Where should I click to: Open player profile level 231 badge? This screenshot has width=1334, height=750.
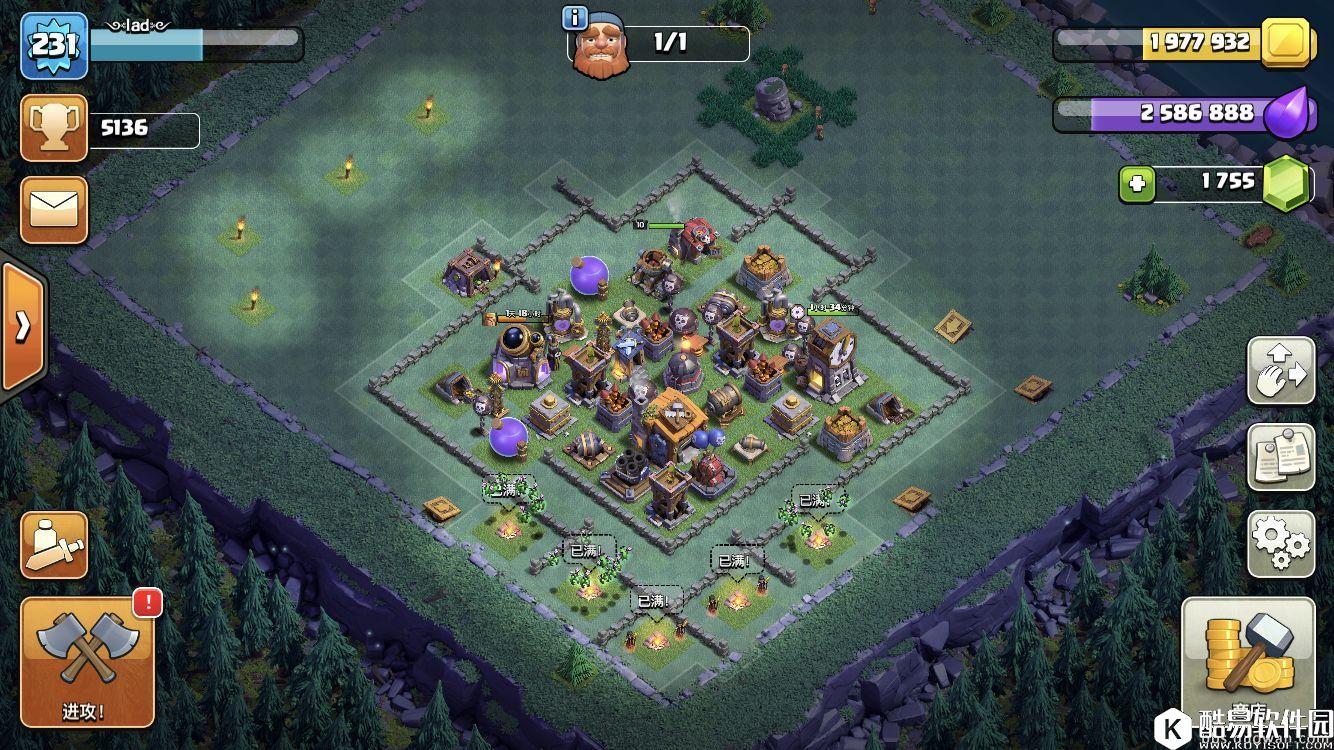pos(54,44)
